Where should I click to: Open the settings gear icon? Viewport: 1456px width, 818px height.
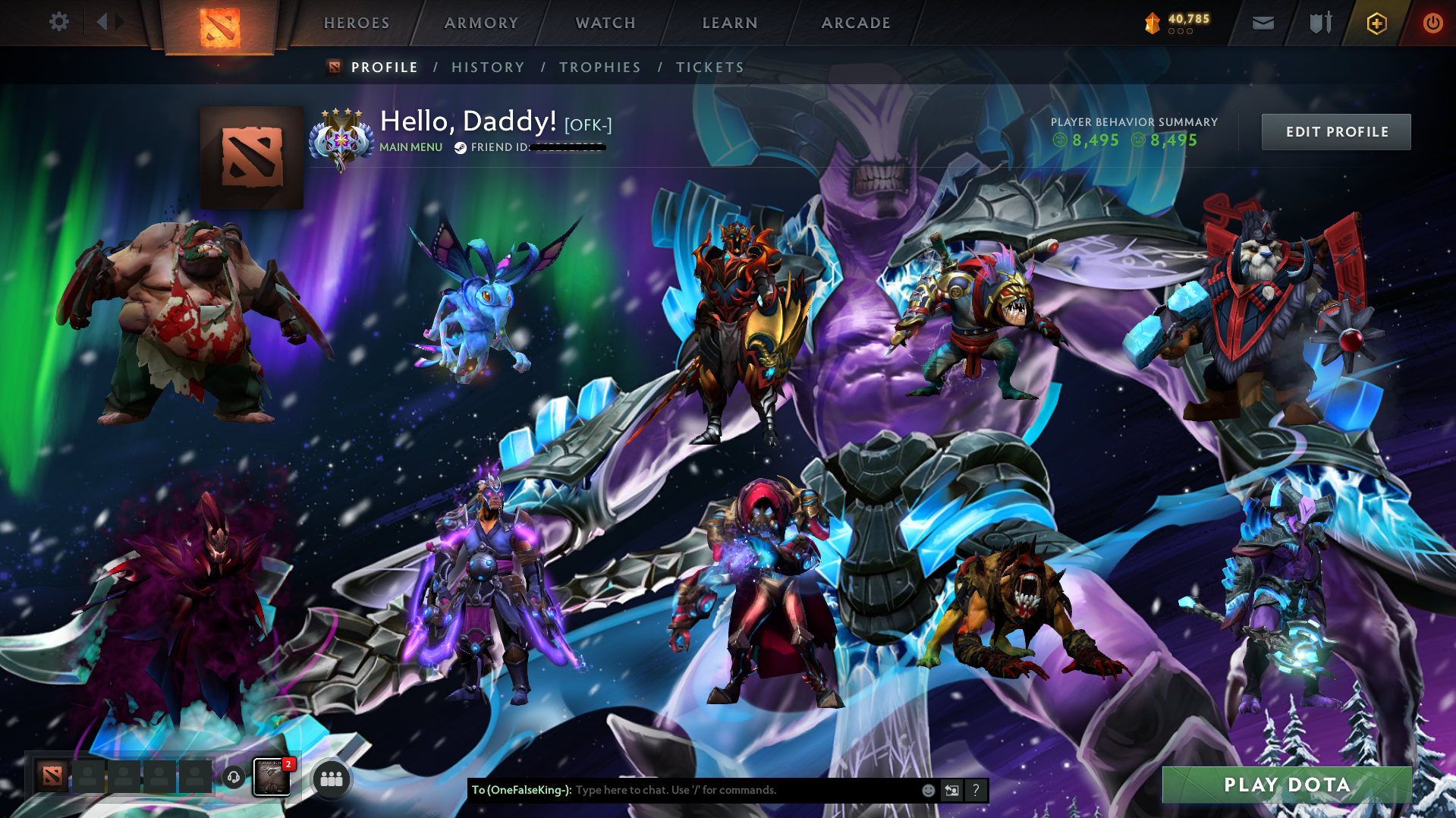pyautogui.click(x=58, y=22)
